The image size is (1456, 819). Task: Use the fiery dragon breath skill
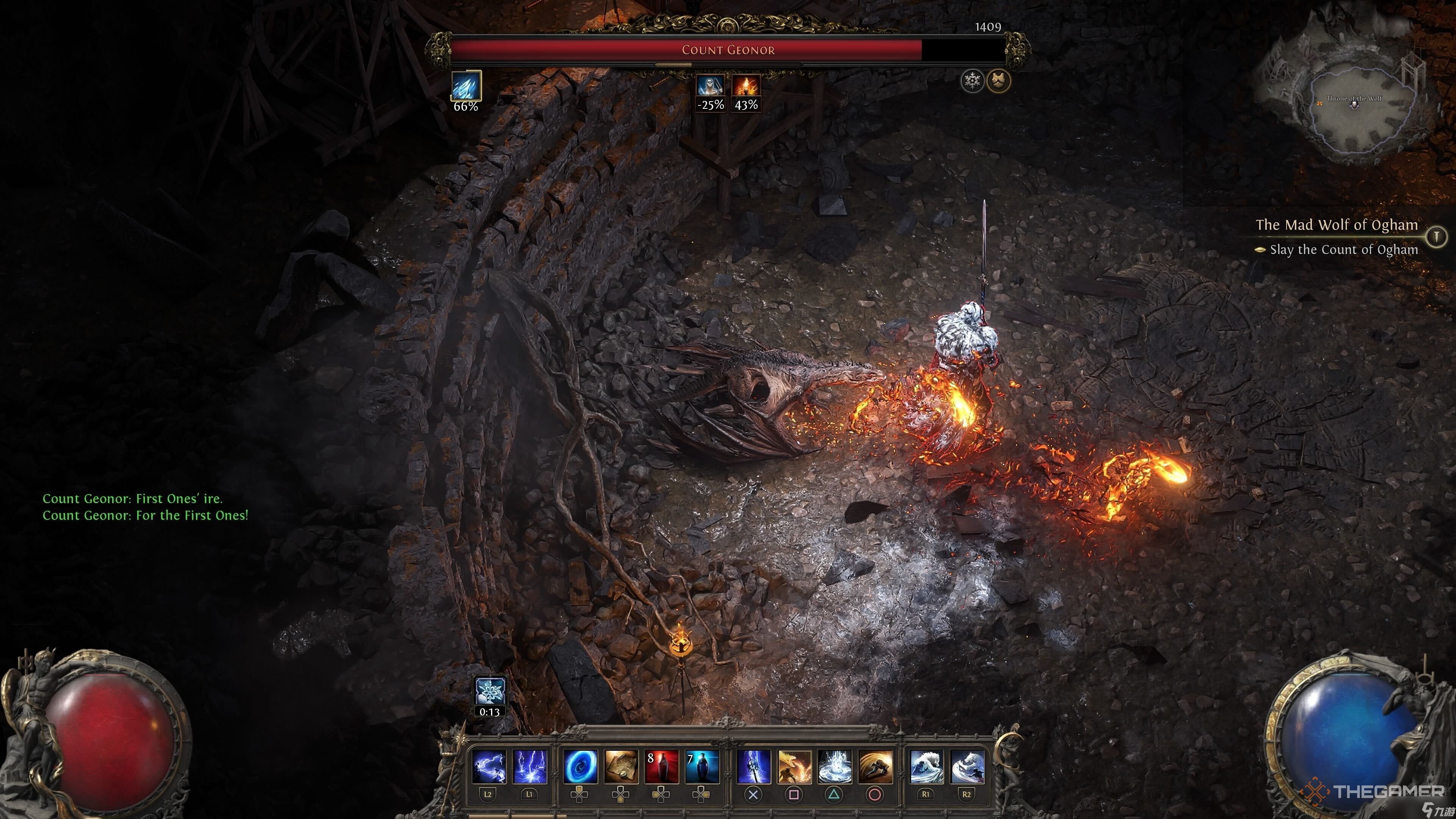point(794,767)
